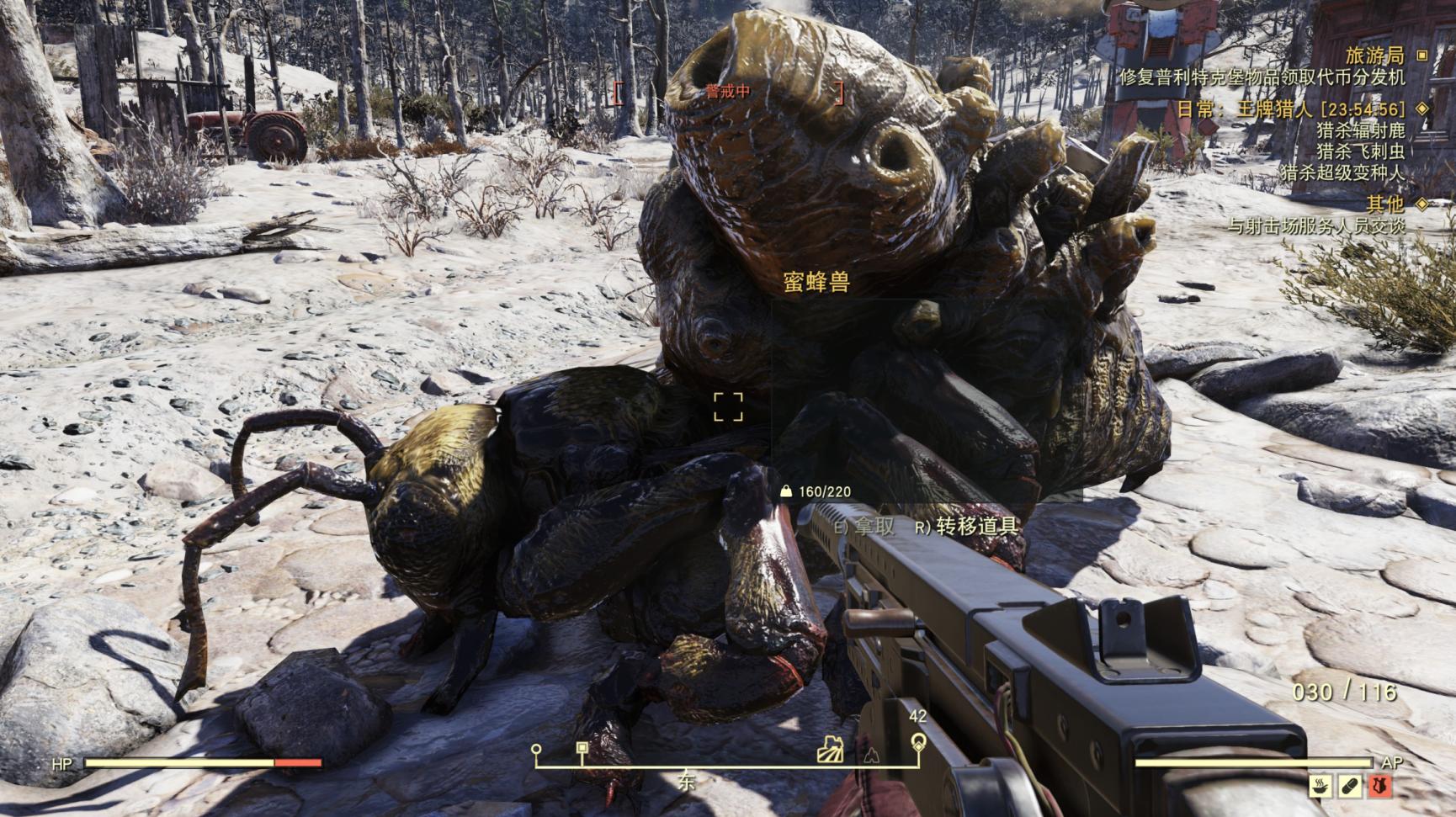Click the faint tent icon on the compass
The width and height of the screenshot is (1456, 817).
(871, 755)
